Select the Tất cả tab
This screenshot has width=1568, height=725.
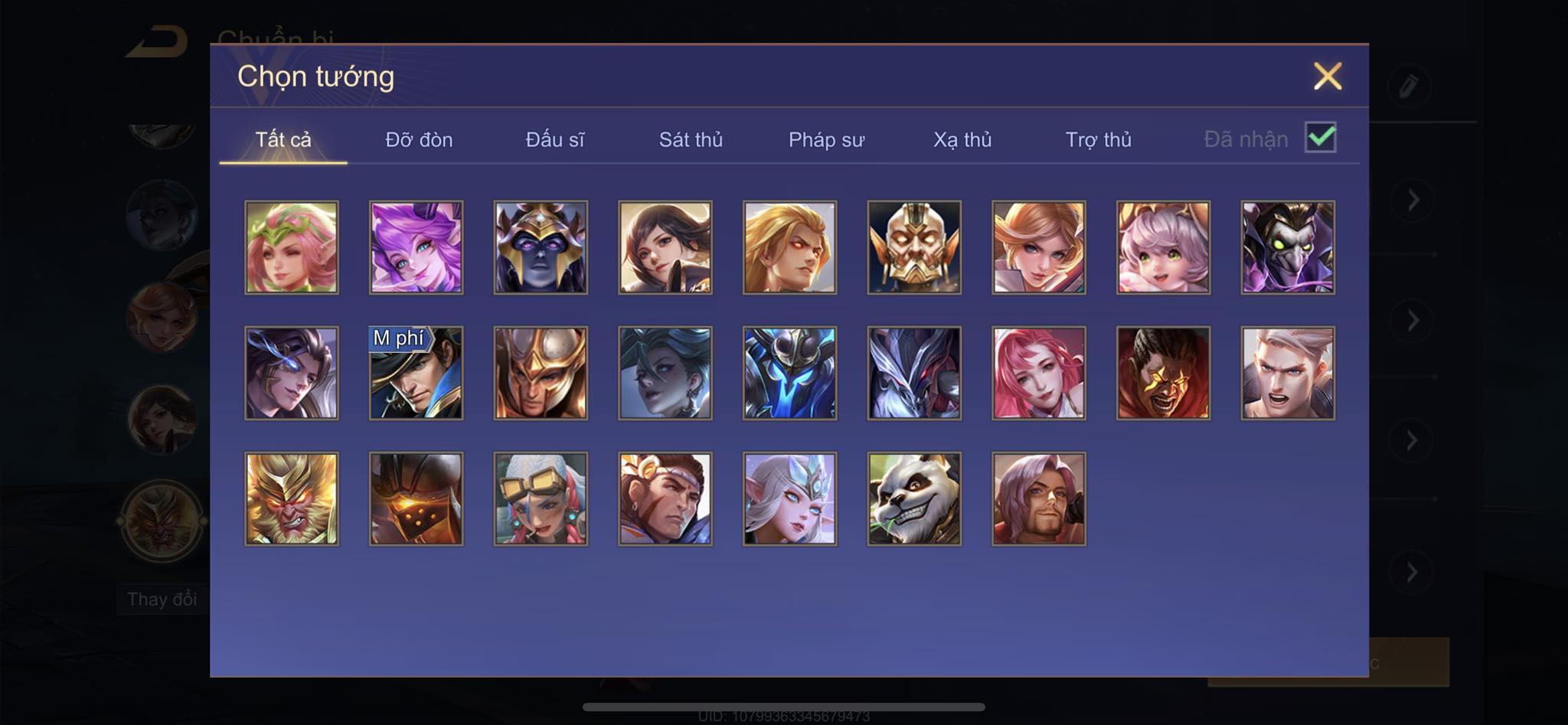(x=283, y=140)
